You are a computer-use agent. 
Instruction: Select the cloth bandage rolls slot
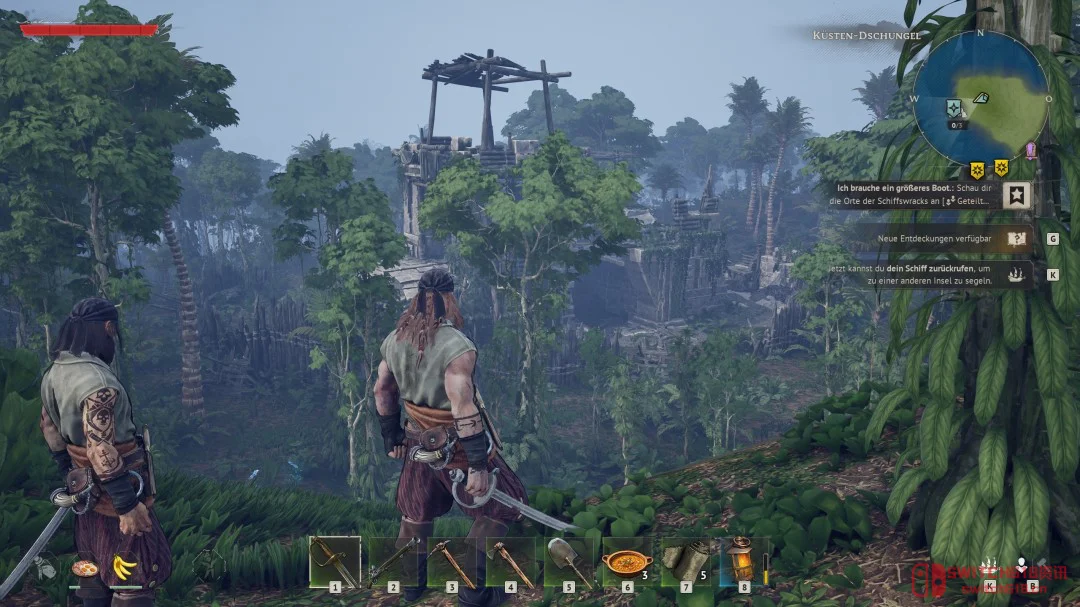(x=686, y=562)
